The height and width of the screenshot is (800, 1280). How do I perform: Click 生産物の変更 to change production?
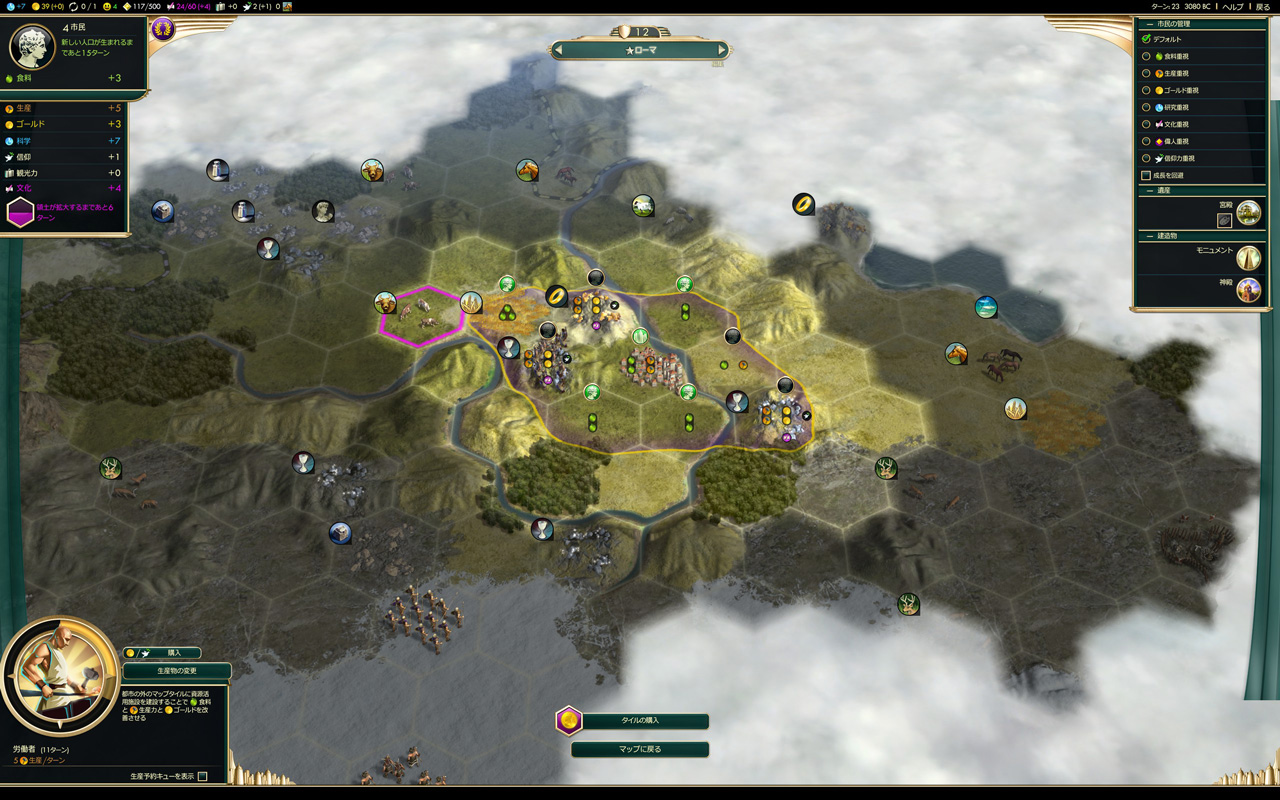[177, 670]
